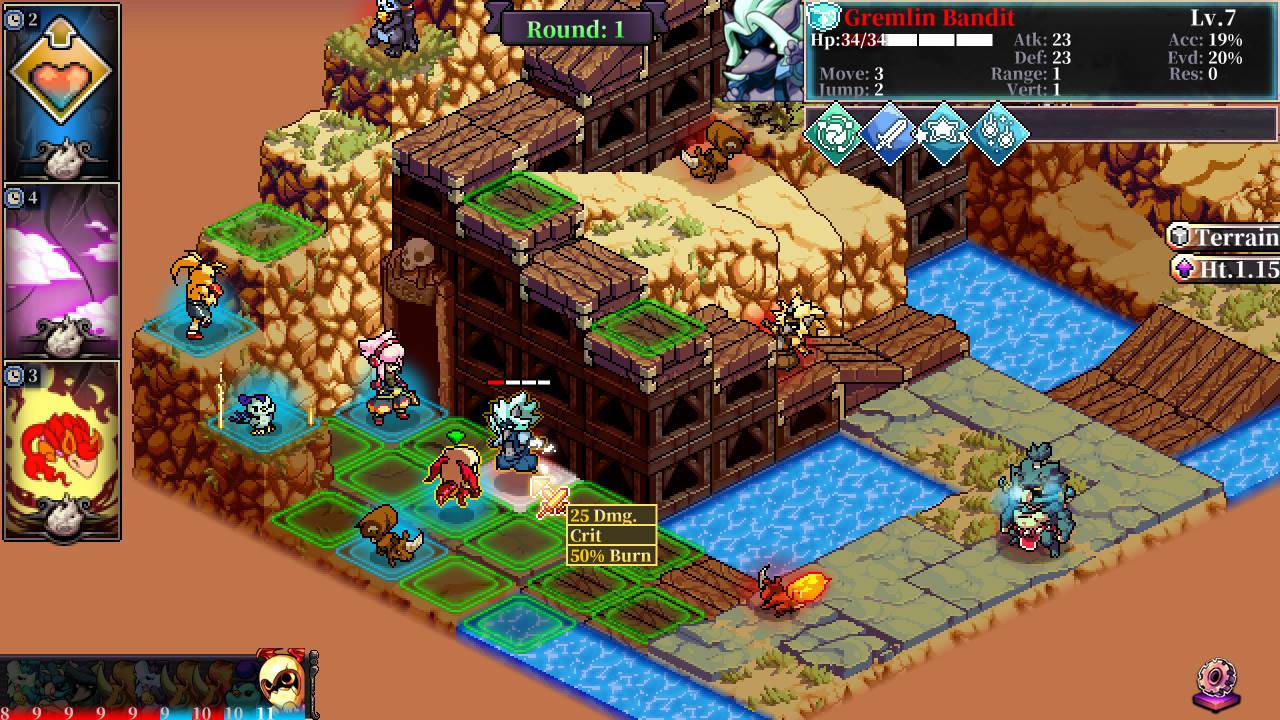Select the sword attack skill icon
Viewport: 1280px width, 720px height.
click(890, 134)
